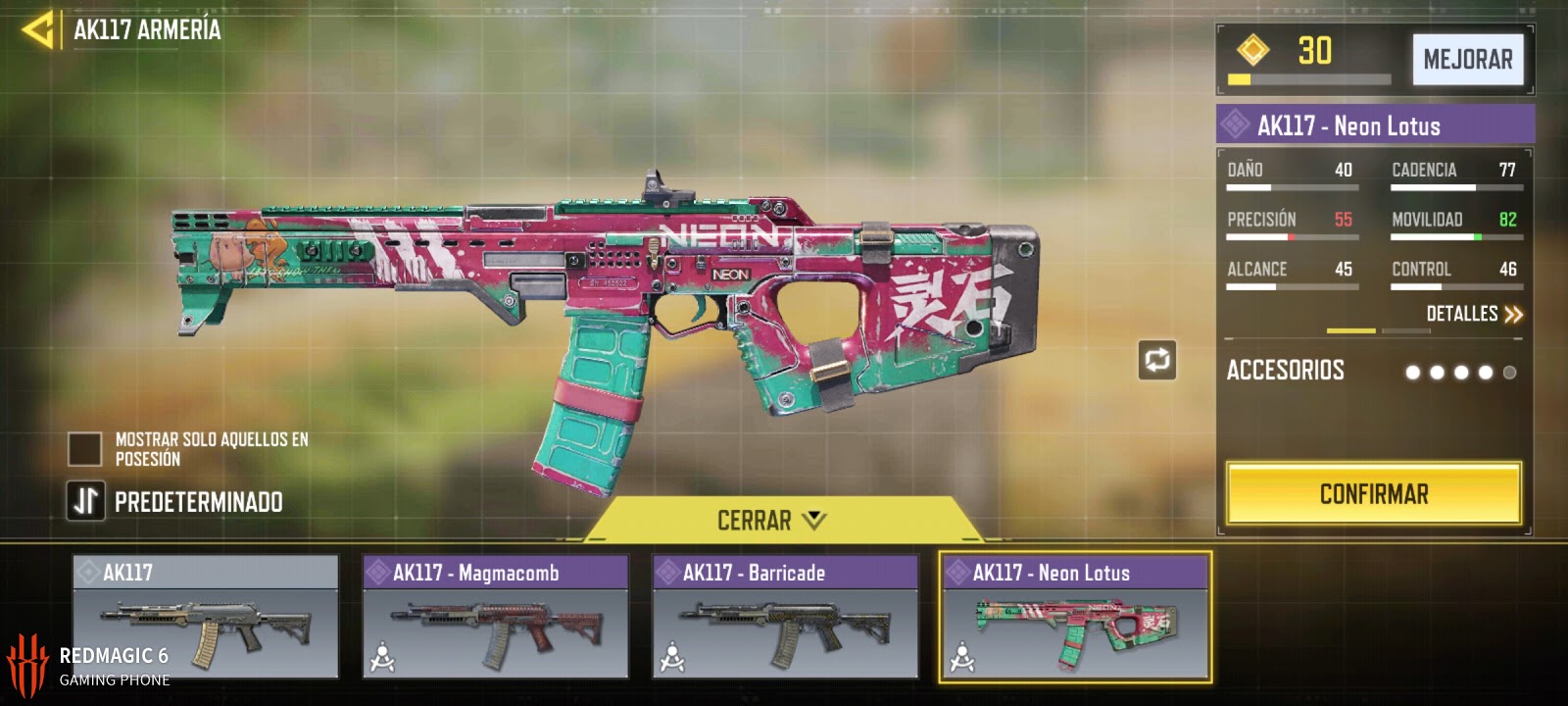
Task: Go back using the yellow arrow
Action: (x=39, y=30)
